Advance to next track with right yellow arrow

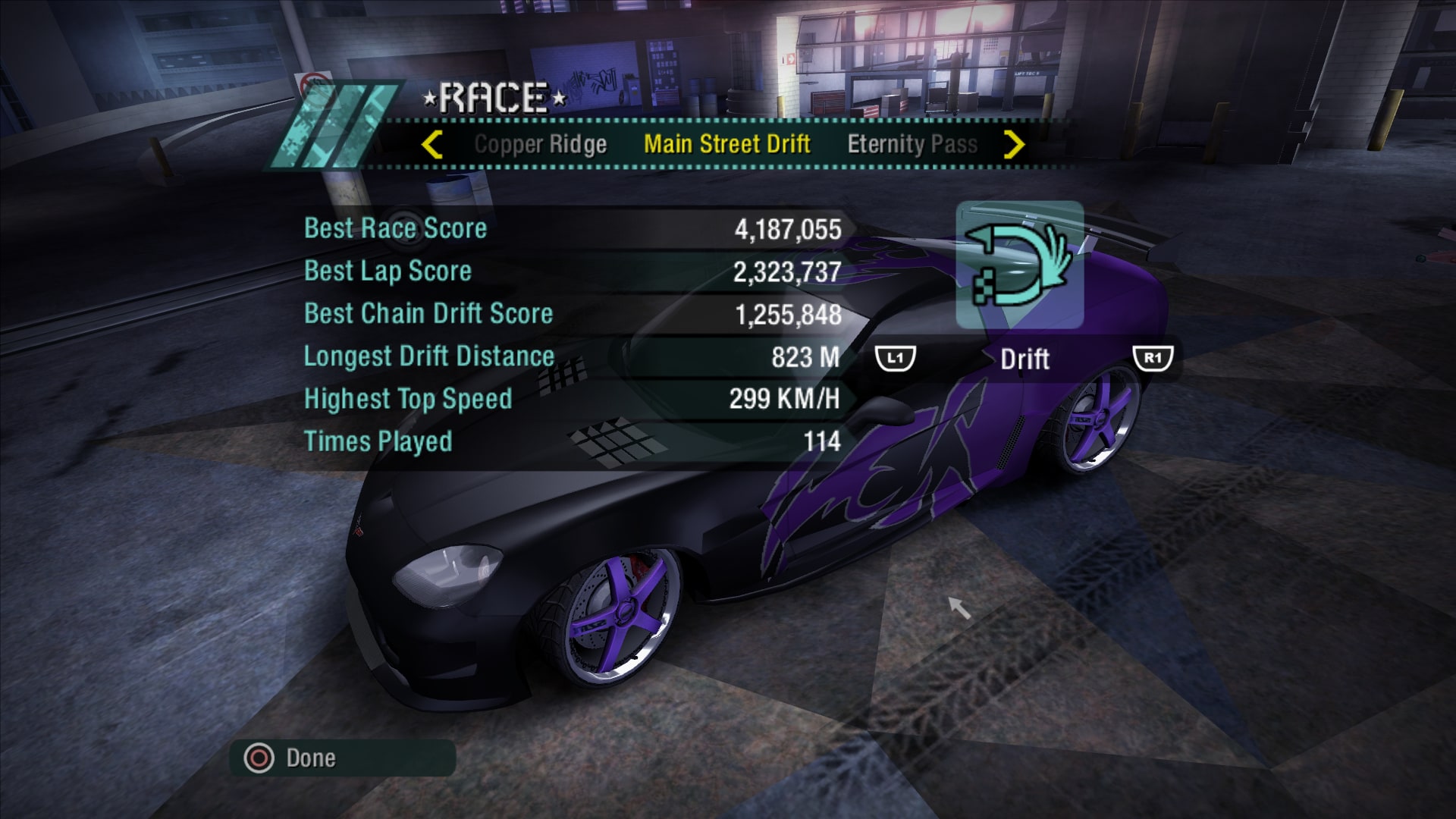point(1014,144)
